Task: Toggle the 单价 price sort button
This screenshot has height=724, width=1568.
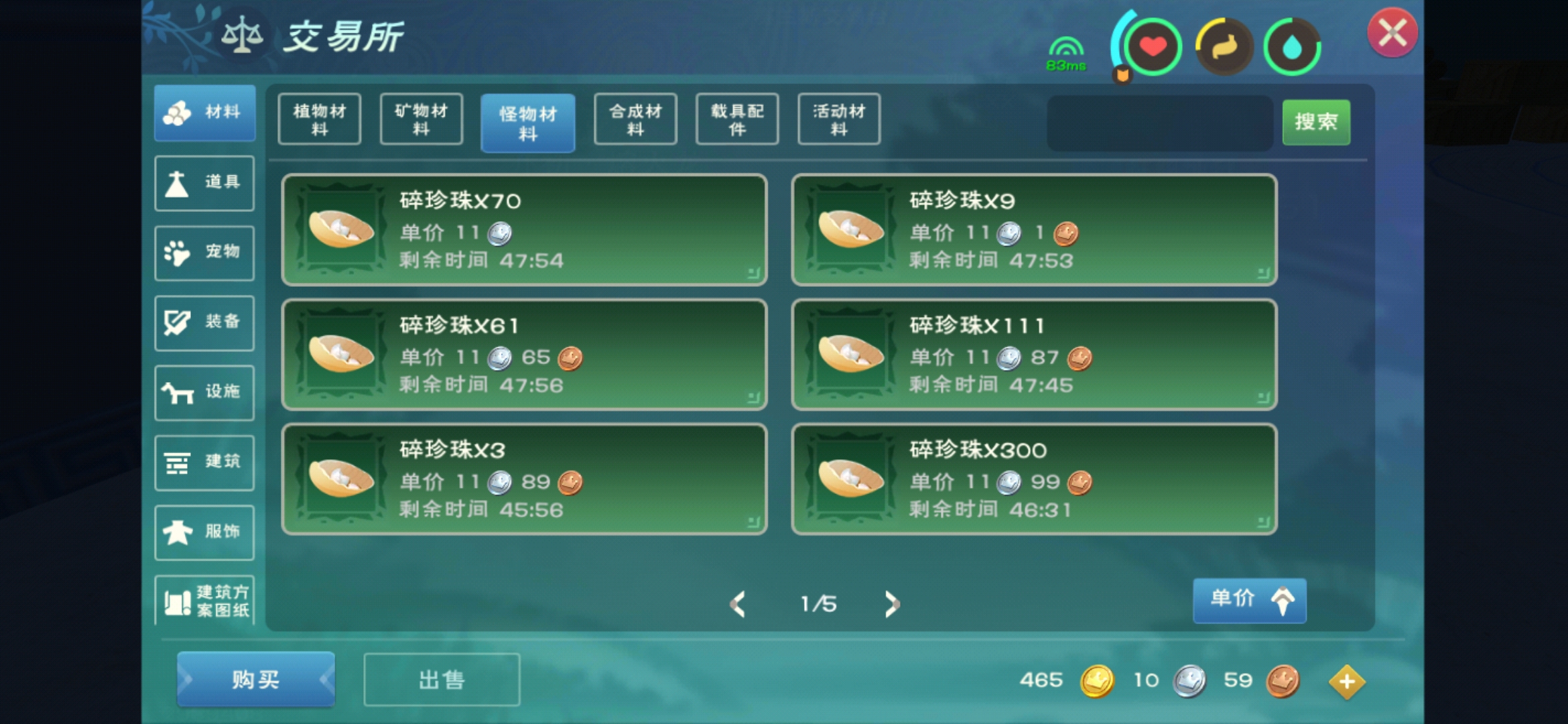Action: 1249,599
